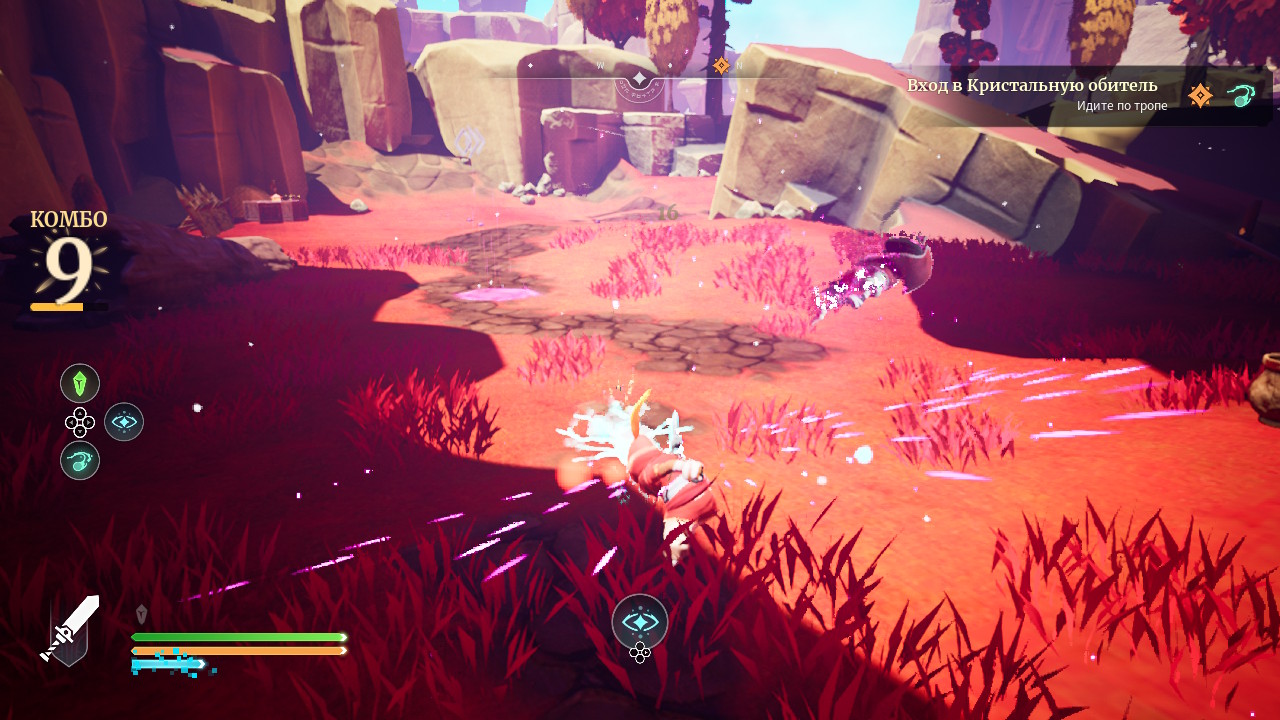
Task: Use the teal swirl ability in the left wheel
Action: [x=80, y=460]
